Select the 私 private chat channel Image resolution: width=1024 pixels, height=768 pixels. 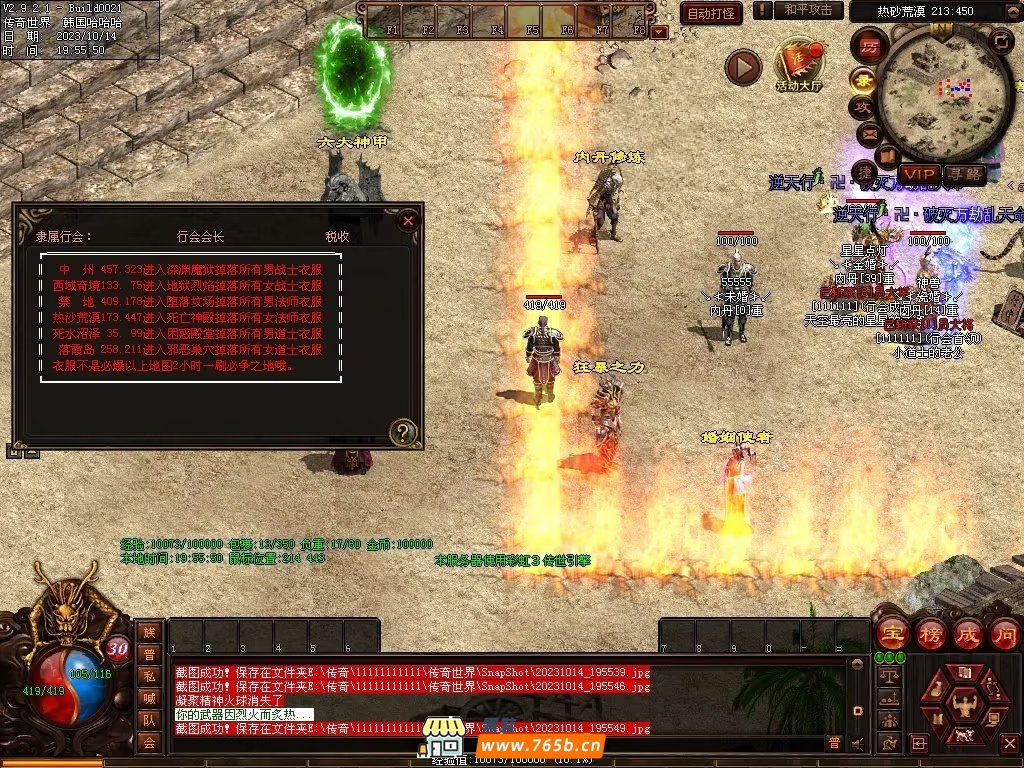(149, 675)
